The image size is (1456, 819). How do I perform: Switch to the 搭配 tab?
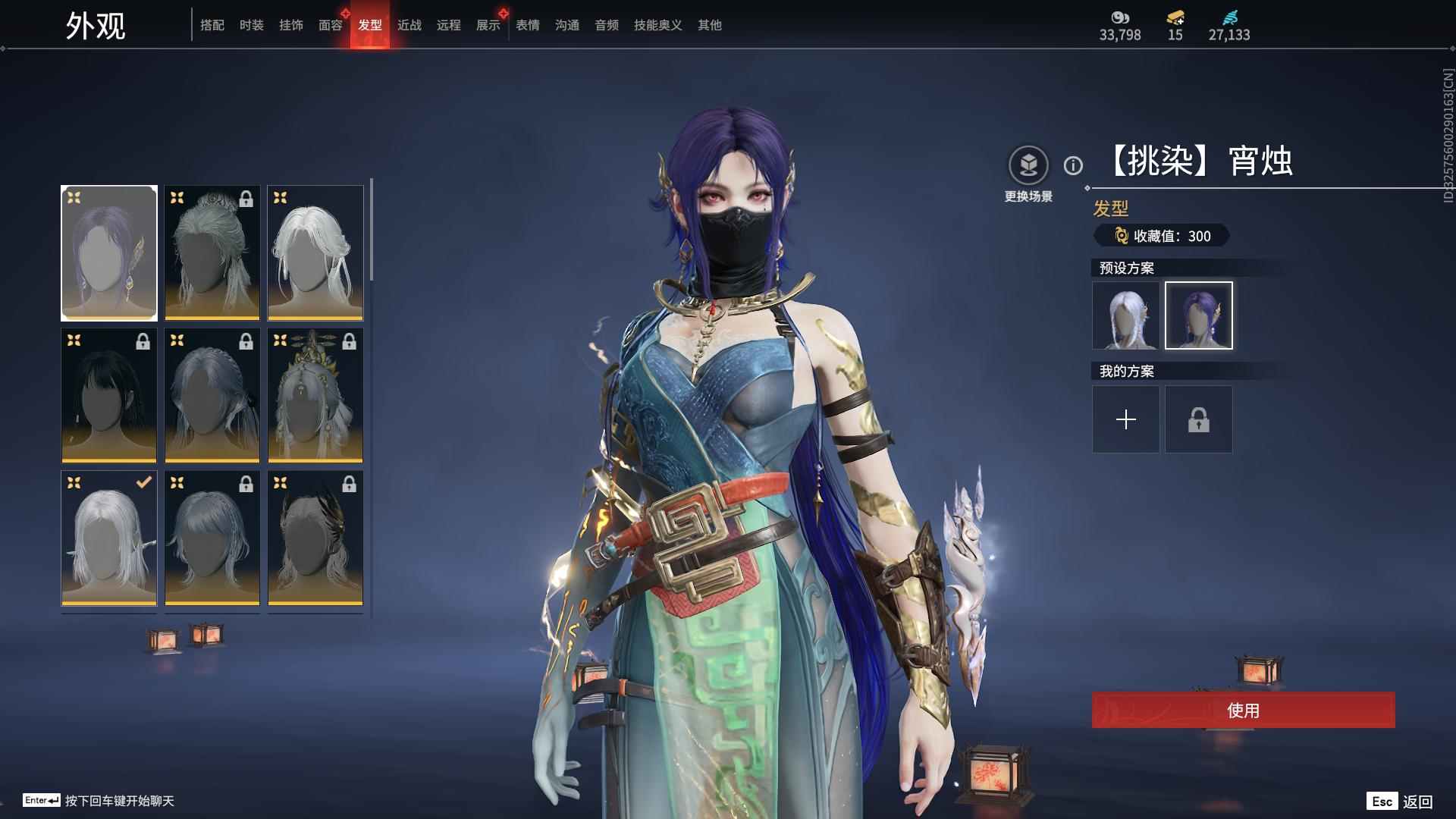[212, 25]
